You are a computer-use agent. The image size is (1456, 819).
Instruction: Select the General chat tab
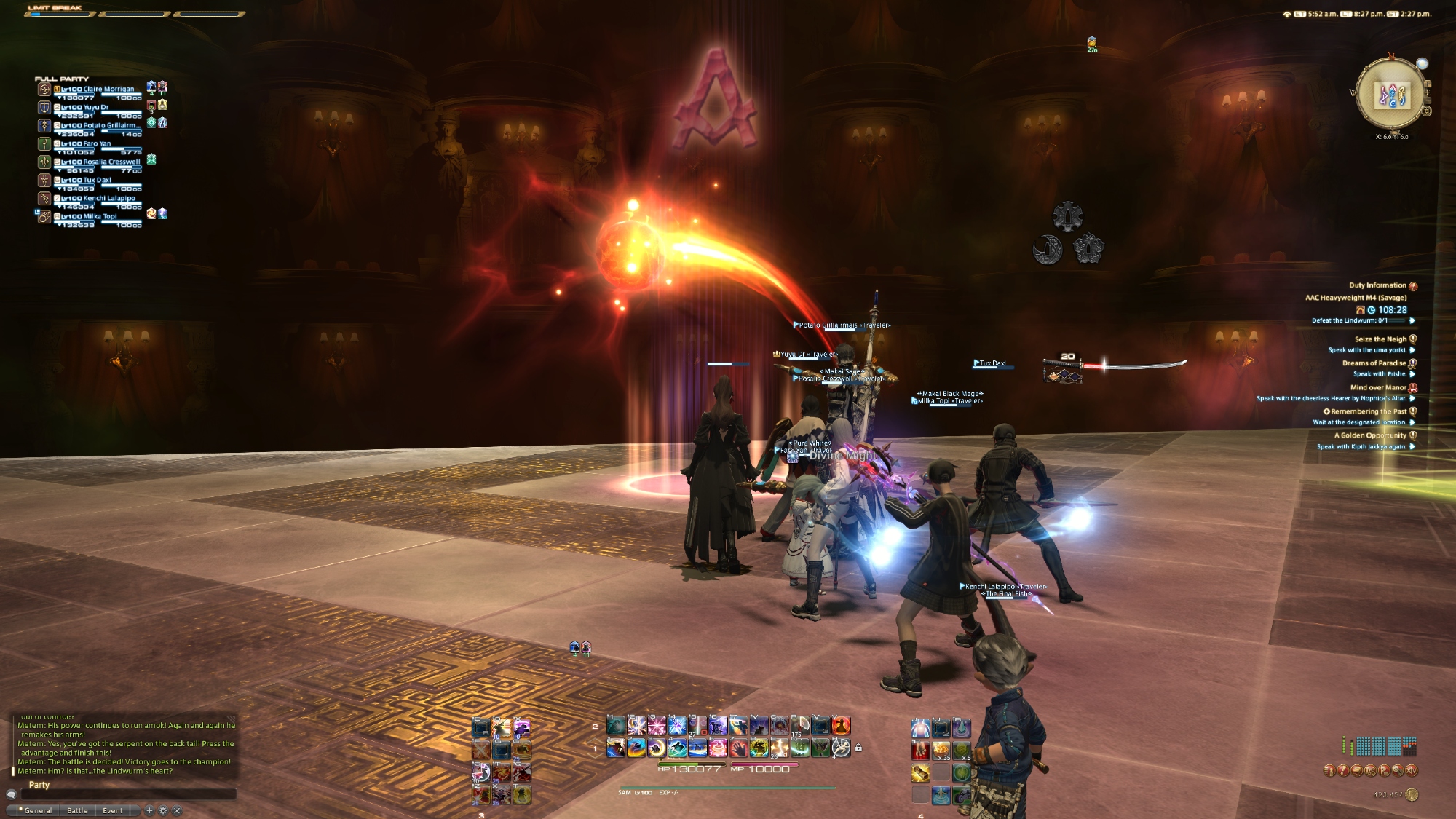coord(38,810)
